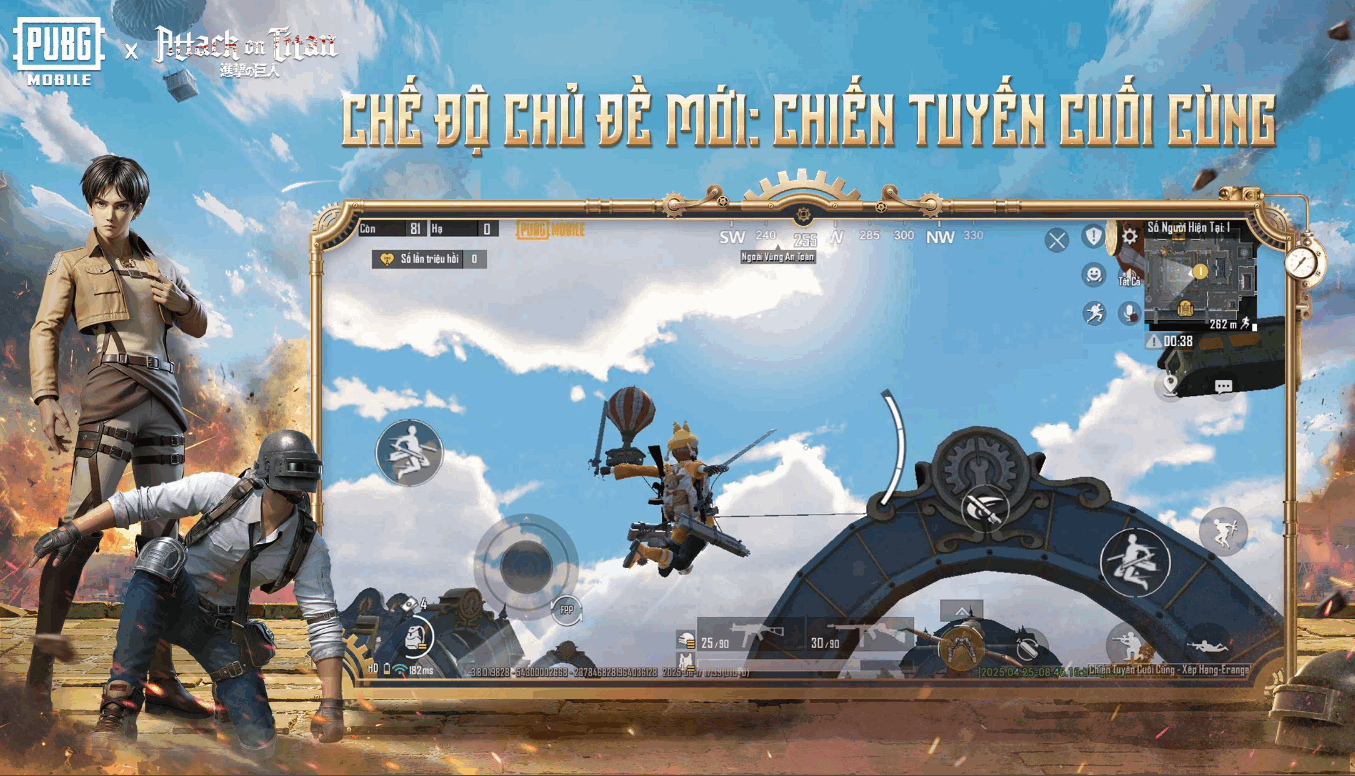Click the green health bar
Screen dimensions: 1355x776
780,662
